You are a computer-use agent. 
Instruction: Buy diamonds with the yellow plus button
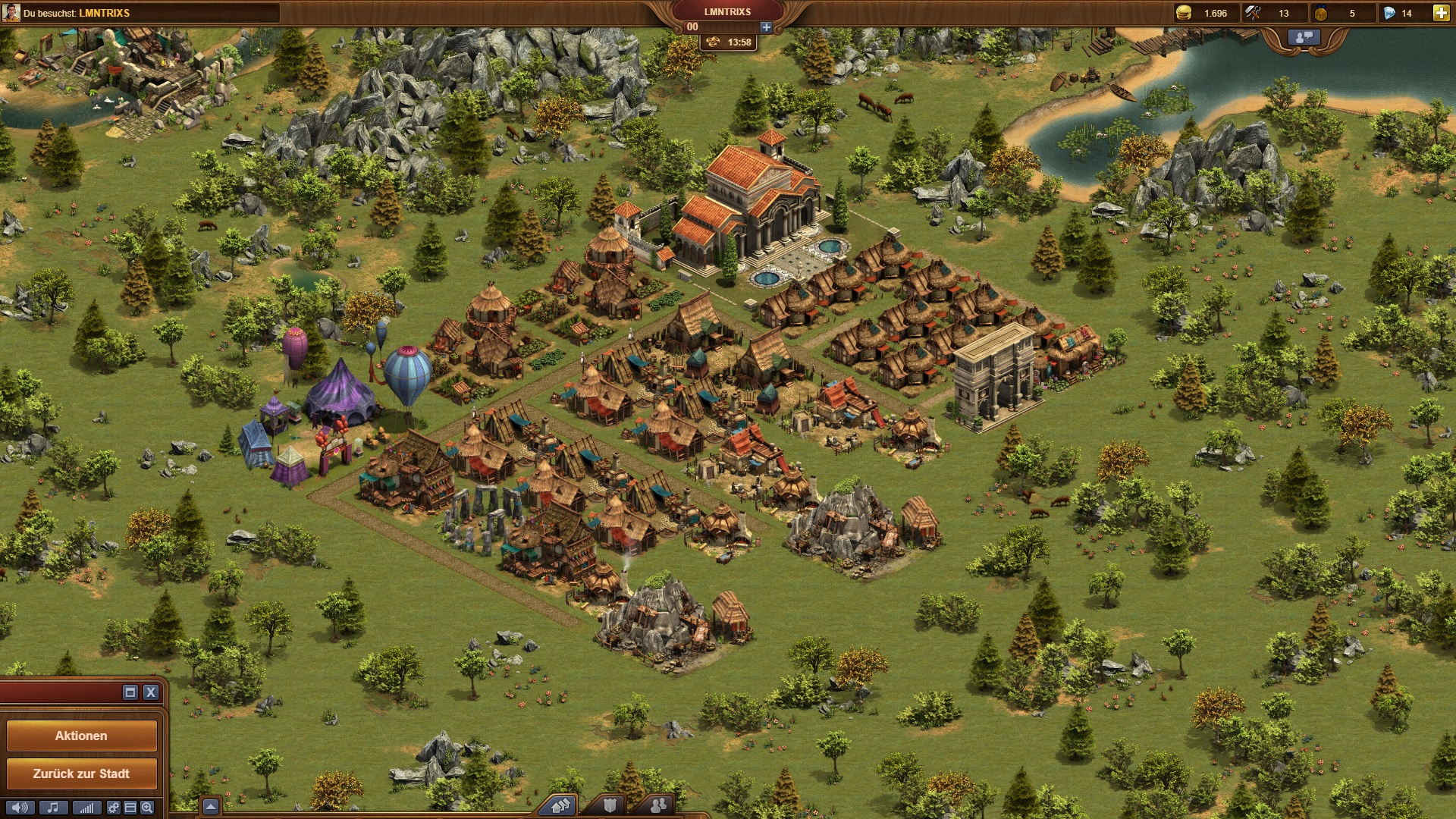click(1441, 13)
